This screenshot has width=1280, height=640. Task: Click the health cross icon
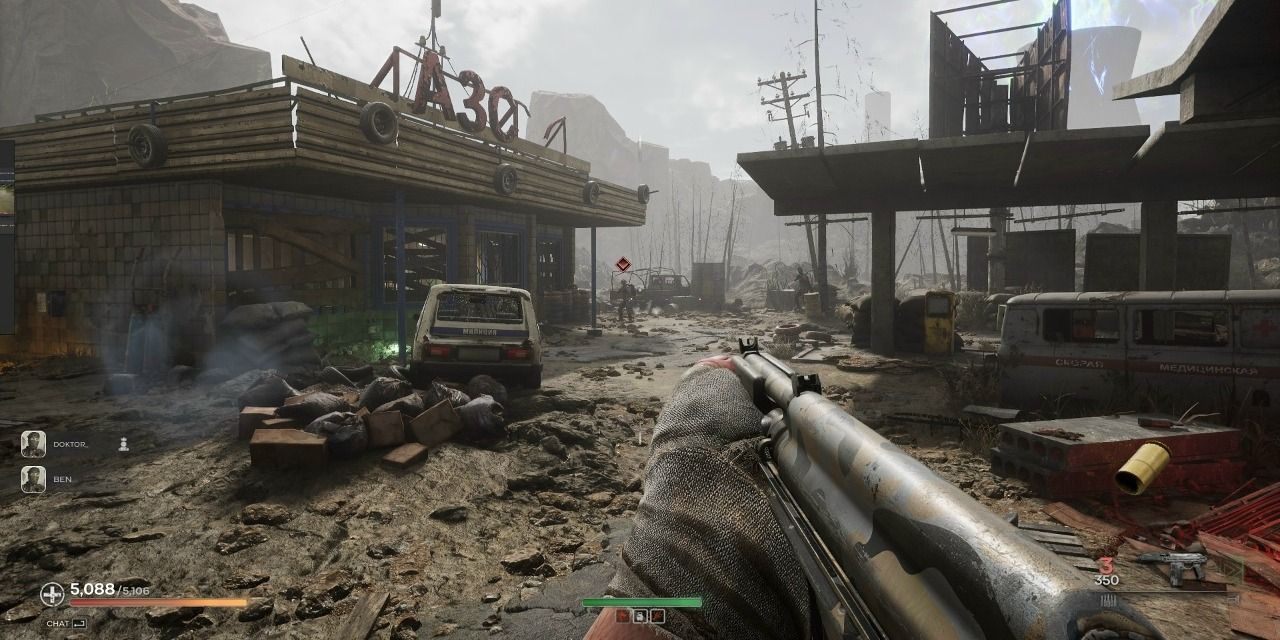click(x=52, y=594)
